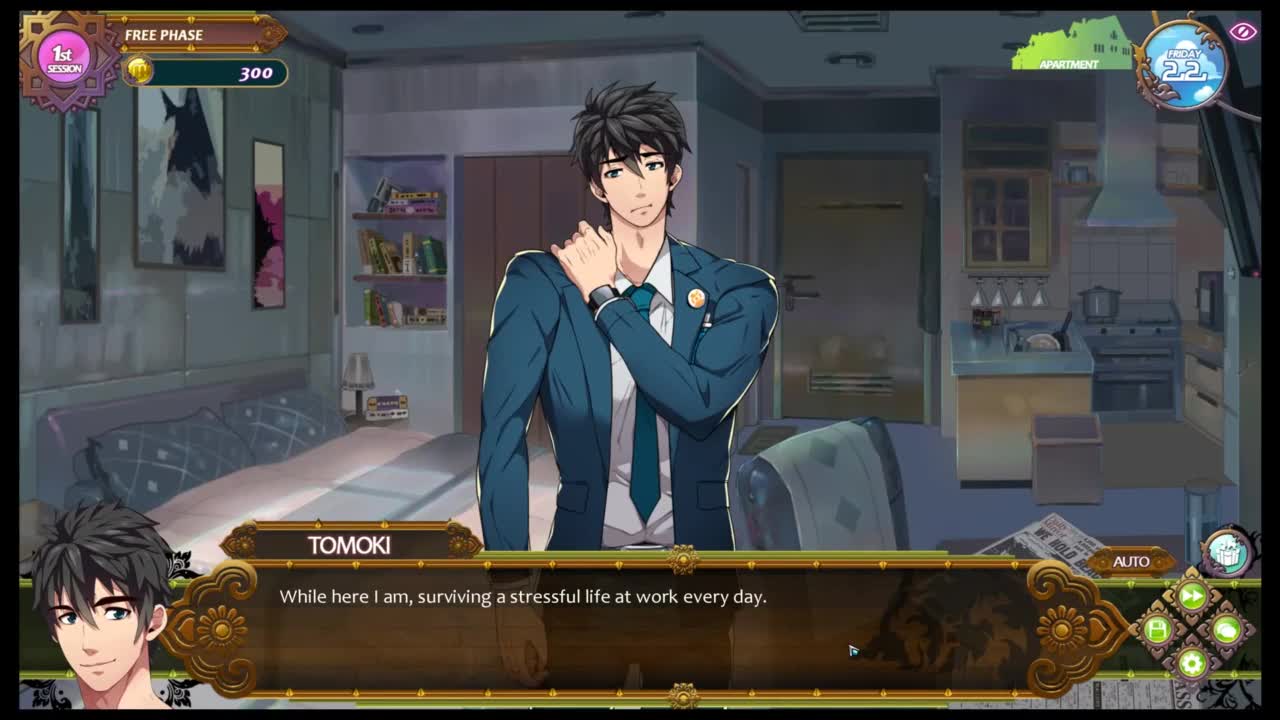Open settings with the gear icon

[1191, 662]
